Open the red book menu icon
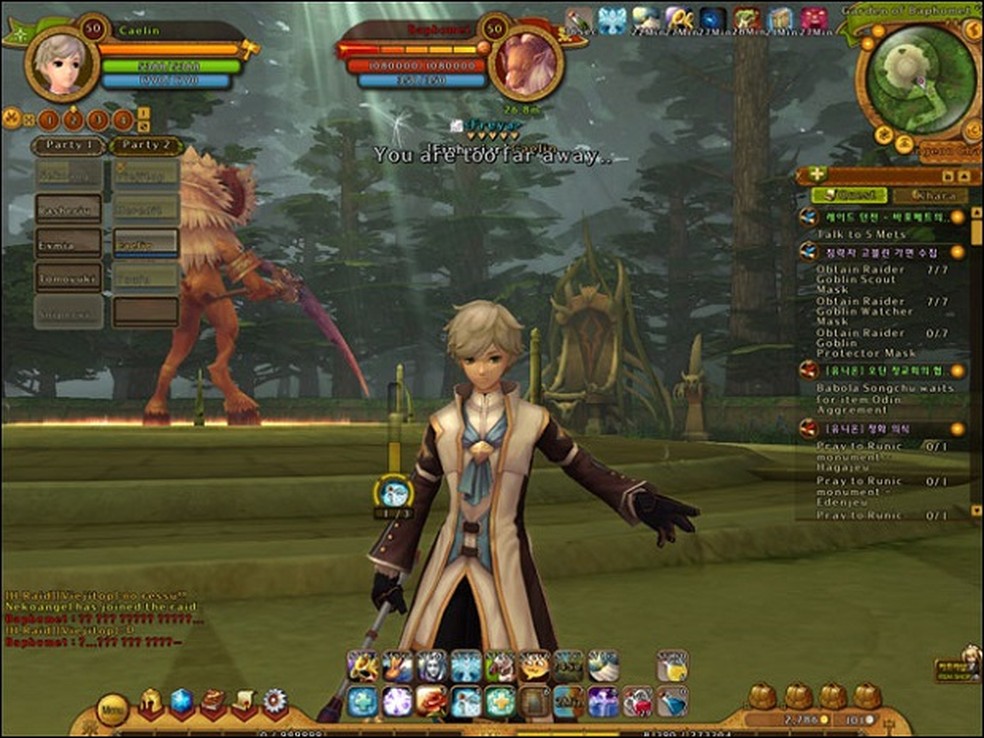984x738 pixels. 212,702
